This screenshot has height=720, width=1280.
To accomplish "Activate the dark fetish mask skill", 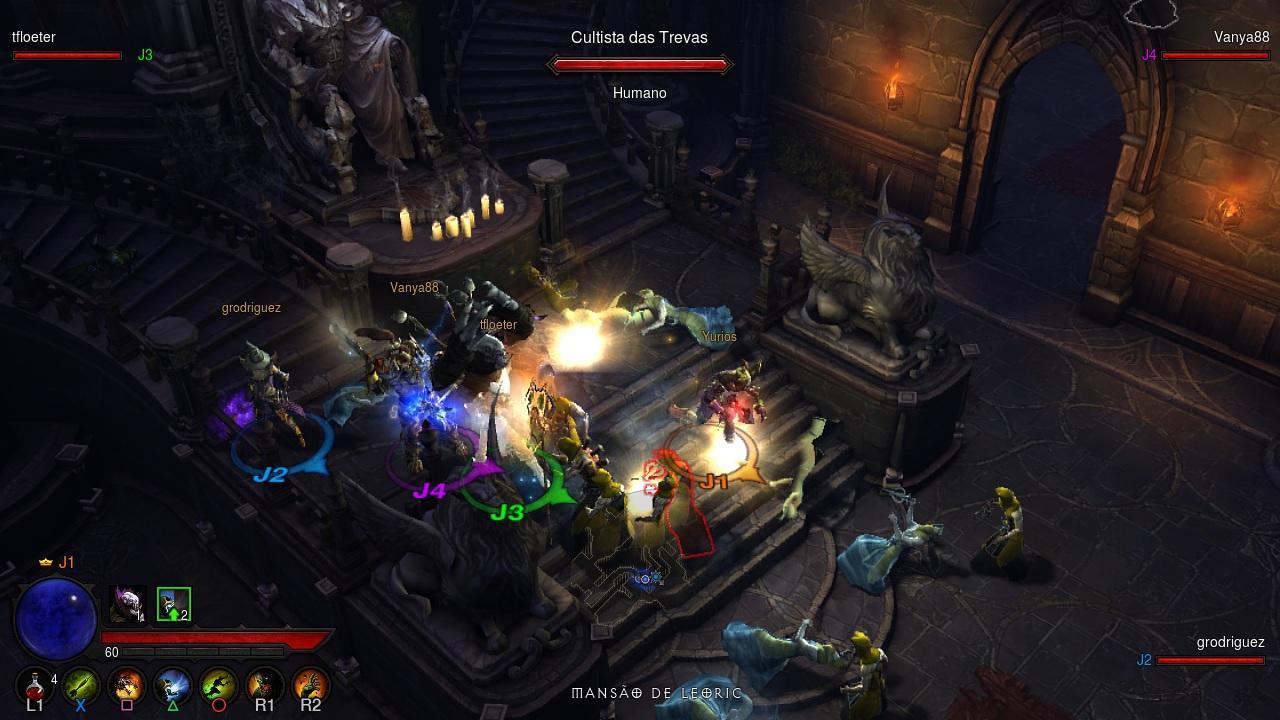I will 265,686.
